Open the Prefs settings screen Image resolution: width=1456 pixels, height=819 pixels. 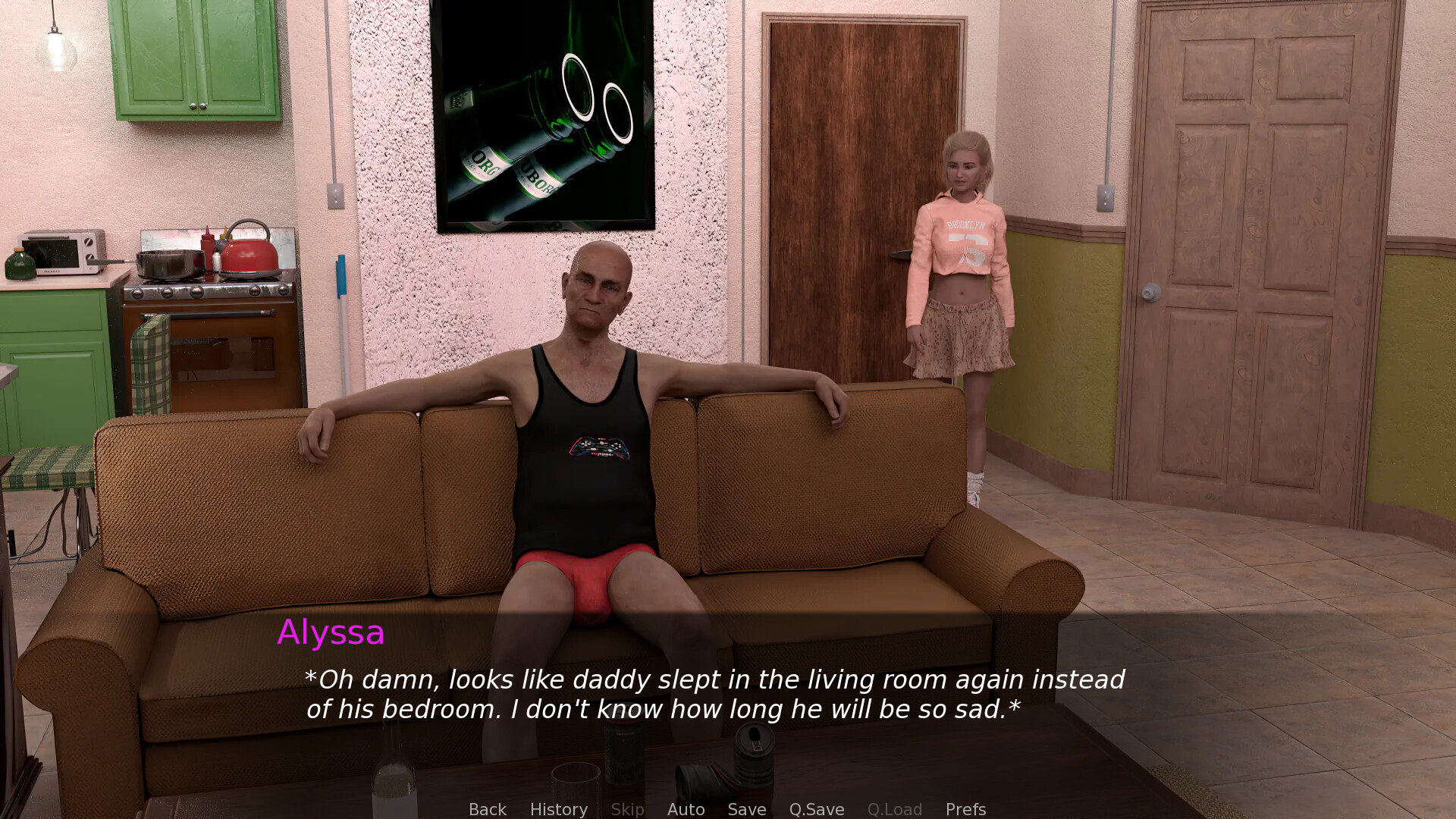(x=965, y=808)
